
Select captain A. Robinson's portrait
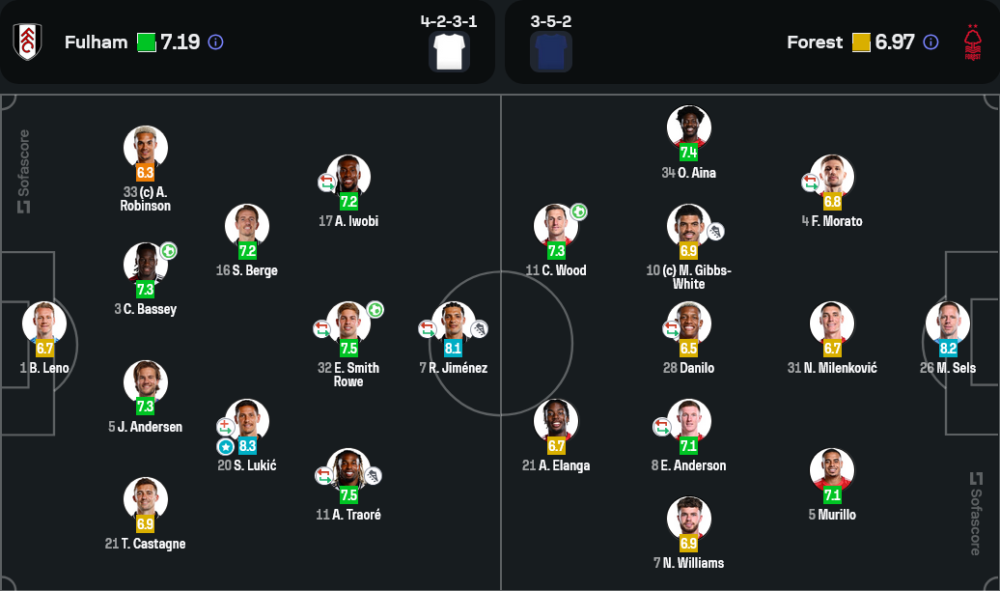[x=145, y=148]
